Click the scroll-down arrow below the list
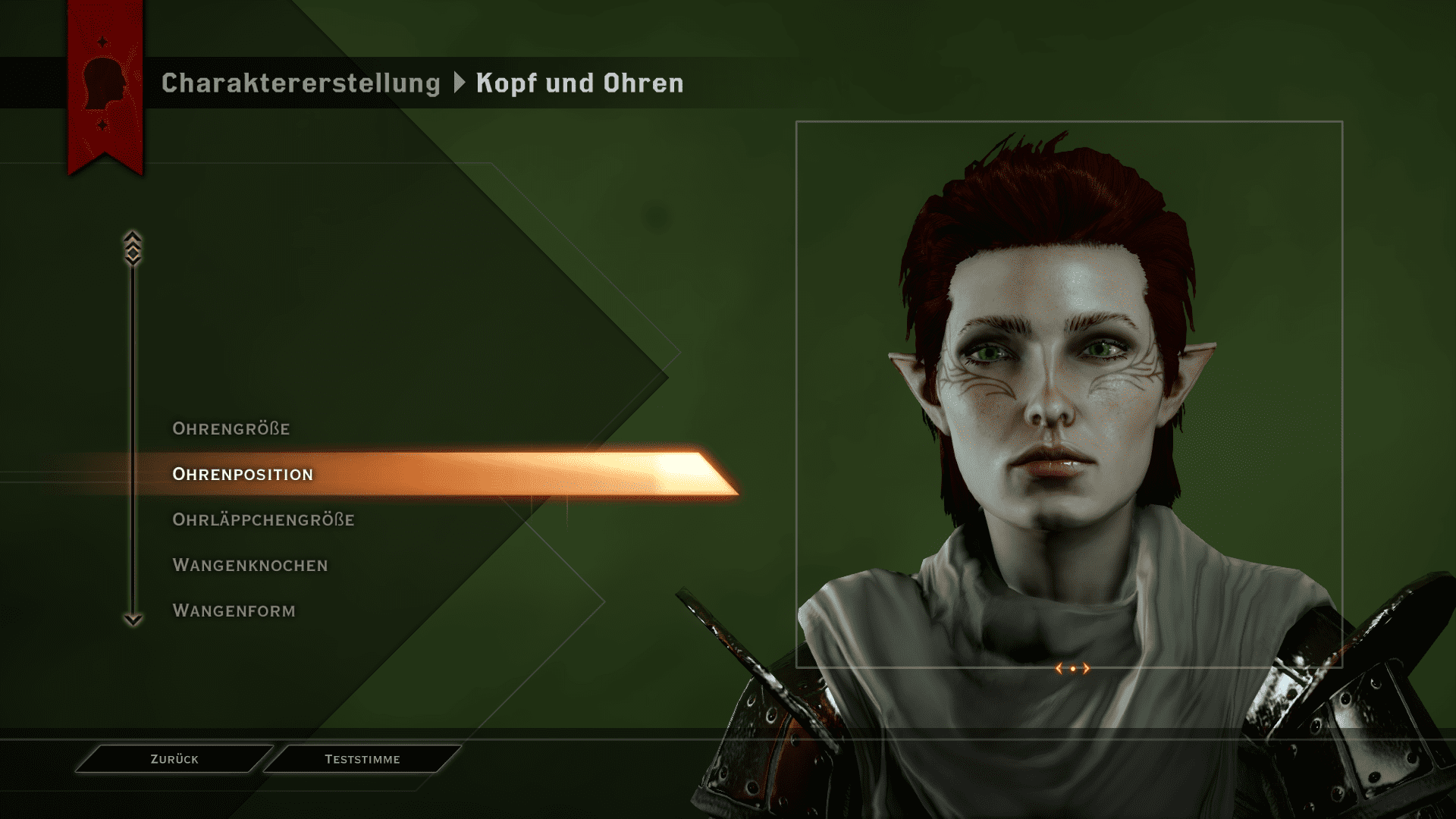This screenshot has width=1456, height=819. pos(133,620)
